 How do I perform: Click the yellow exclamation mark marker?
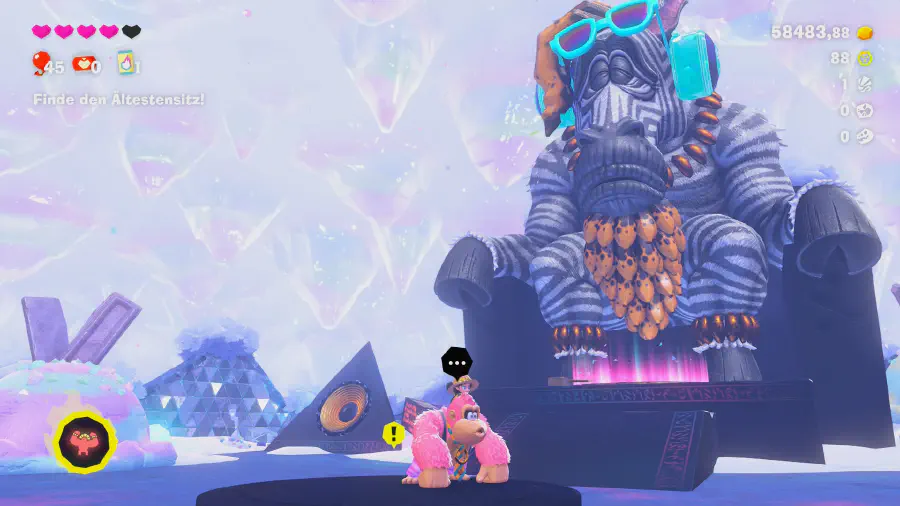tap(394, 434)
